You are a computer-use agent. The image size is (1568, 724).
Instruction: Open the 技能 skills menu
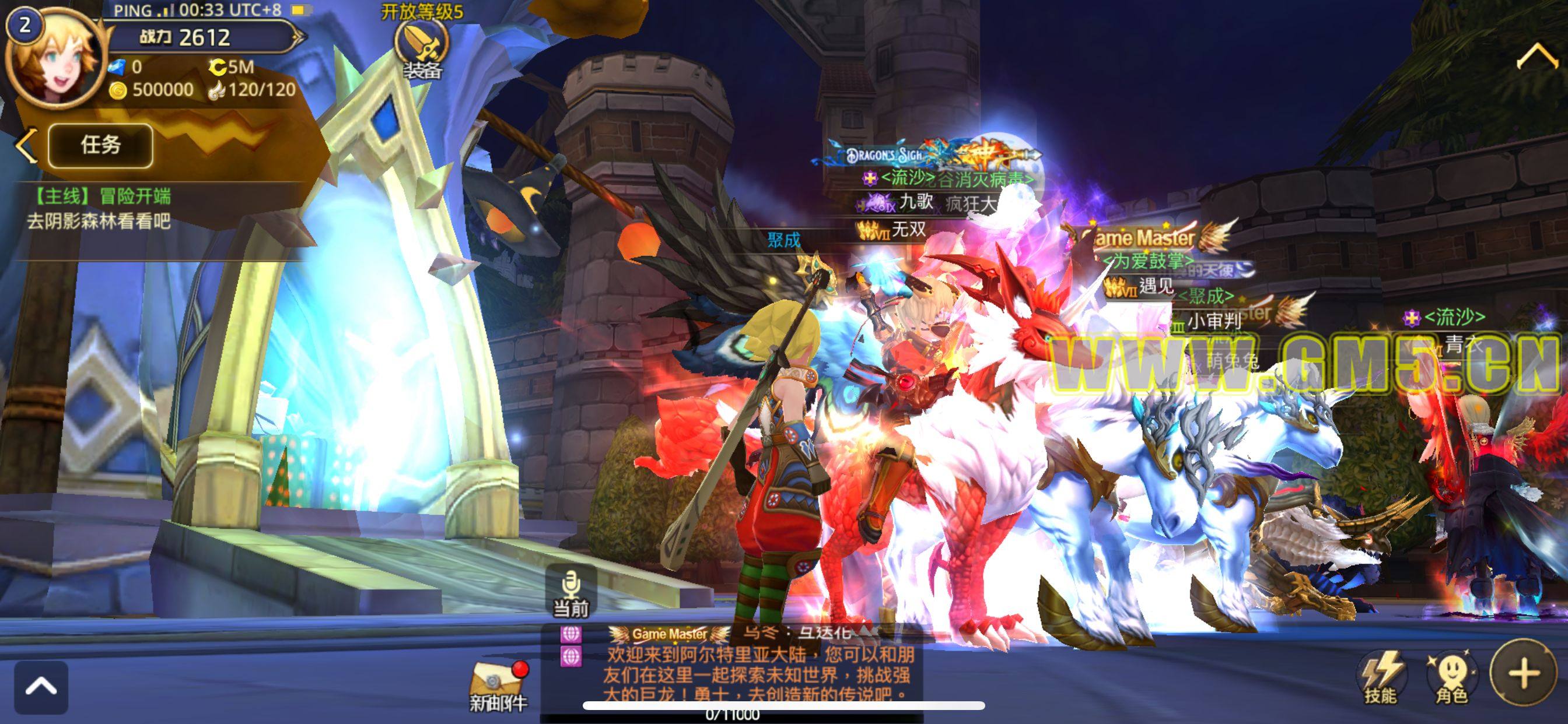coord(1381,677)
